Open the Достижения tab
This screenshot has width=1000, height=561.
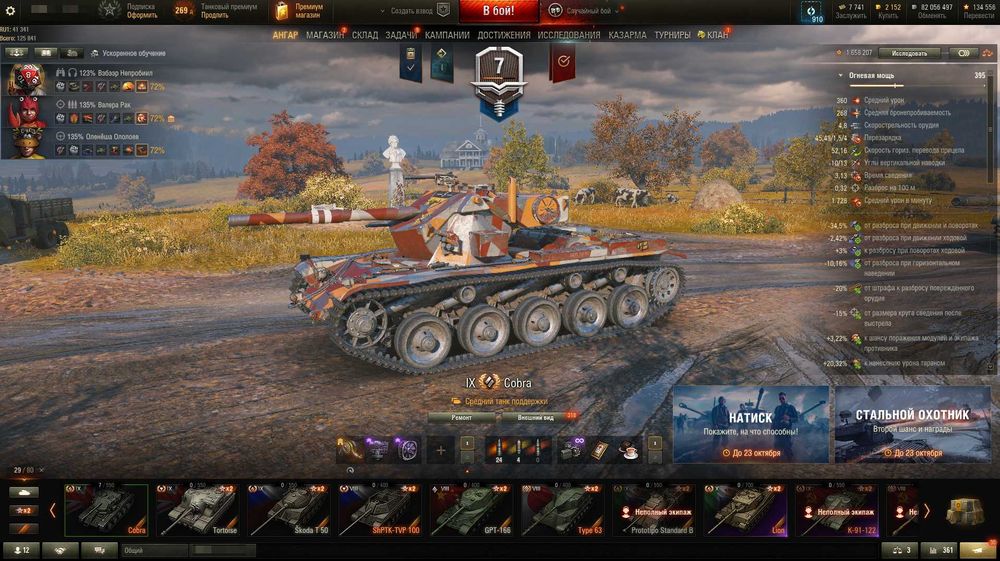pyautogui.click(x=504, y=35)
